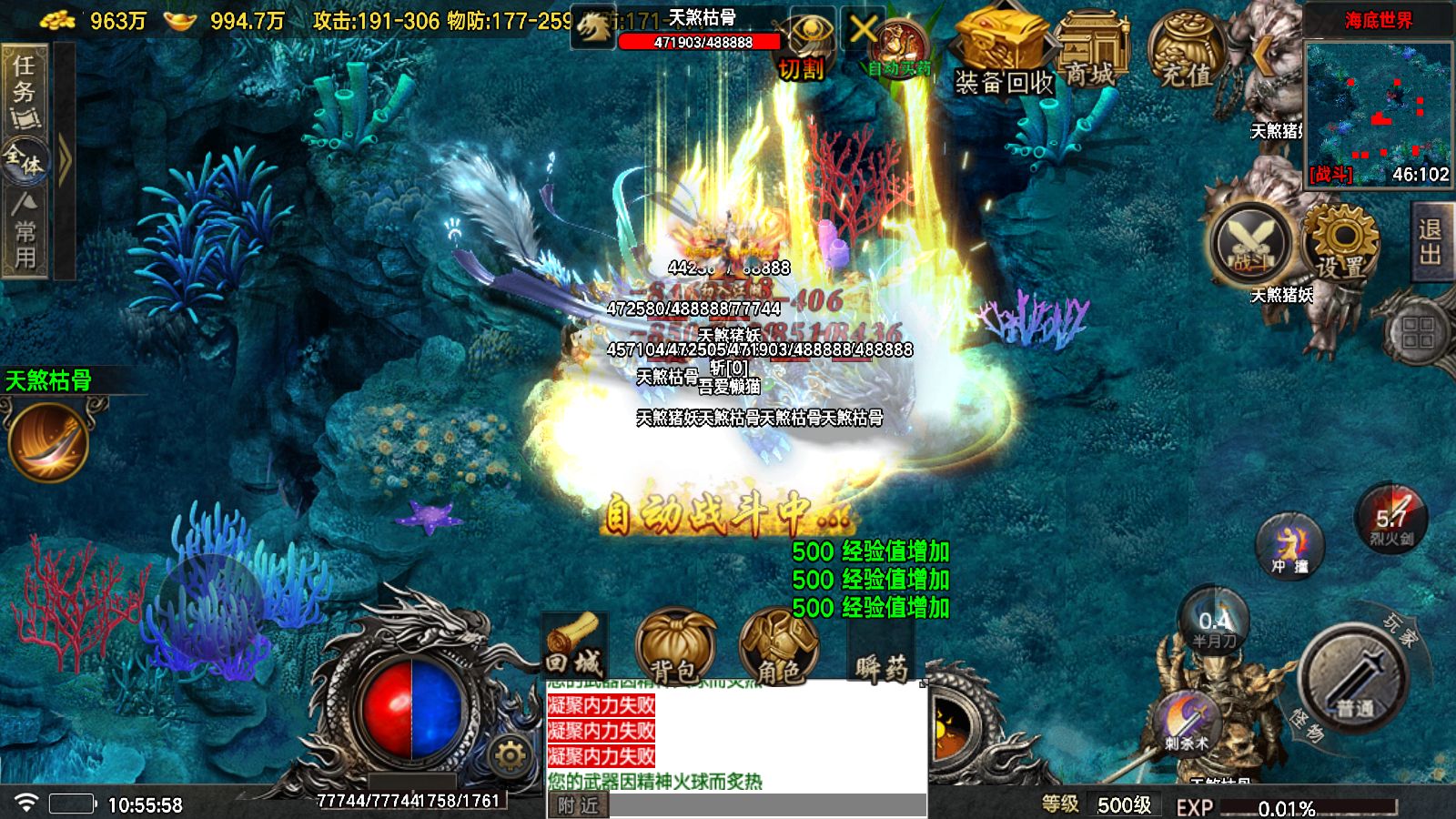Switch to the 任务 quest tab
The height and width of the screenshot is (819, 1456).
pos(25,89)
